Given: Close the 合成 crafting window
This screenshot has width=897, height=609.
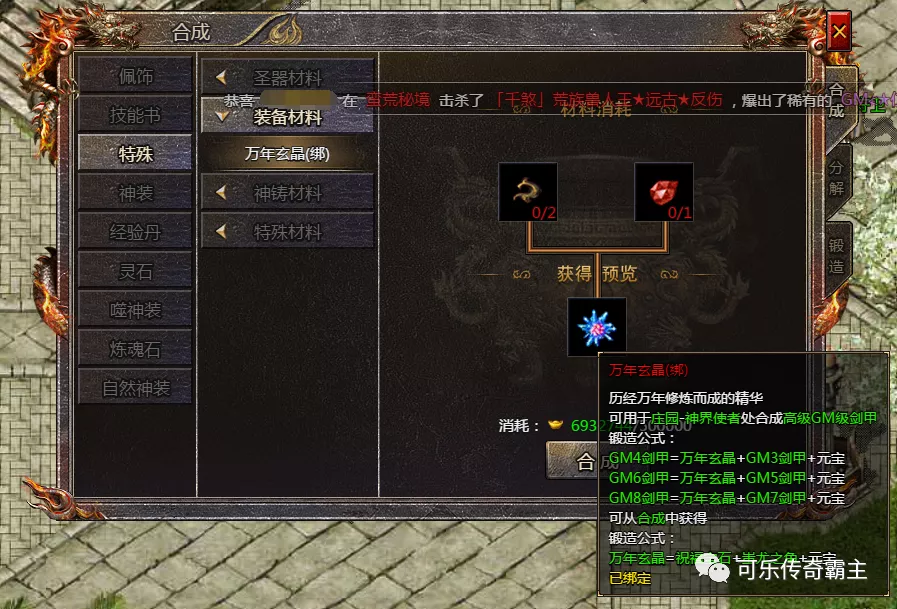Looking at the screenshot, I should click(x=839, y=33).
